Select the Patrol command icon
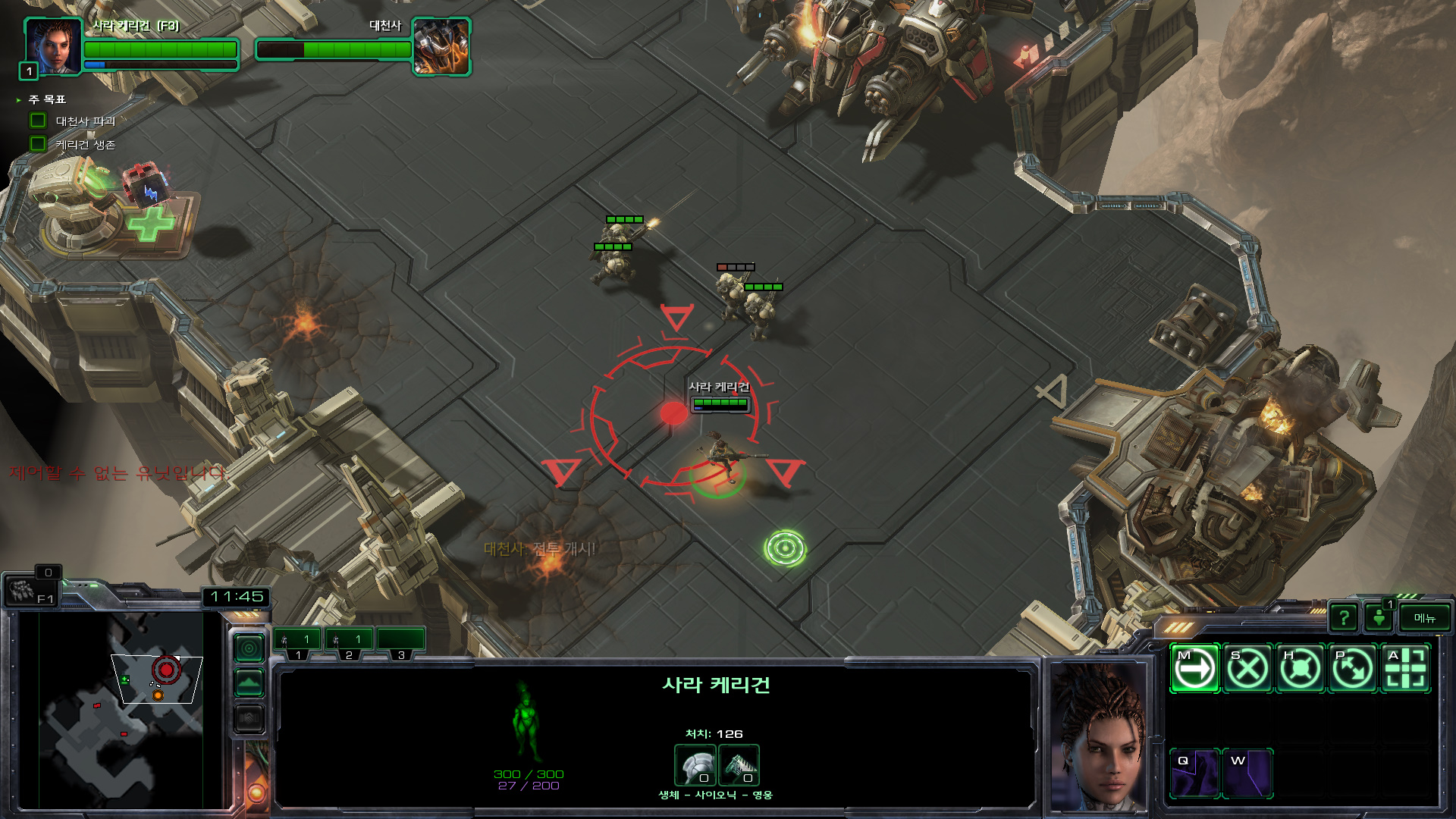The height and width of the screenshot is (819, 1456). tap(1353, 669)
